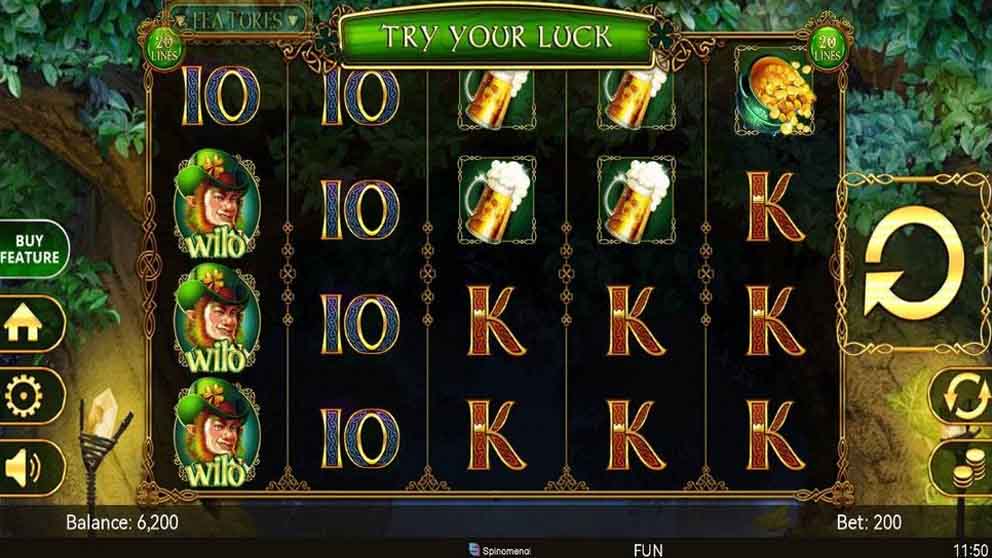Expand the Features dropdown

pyautogui.click(x=236, y=19)
